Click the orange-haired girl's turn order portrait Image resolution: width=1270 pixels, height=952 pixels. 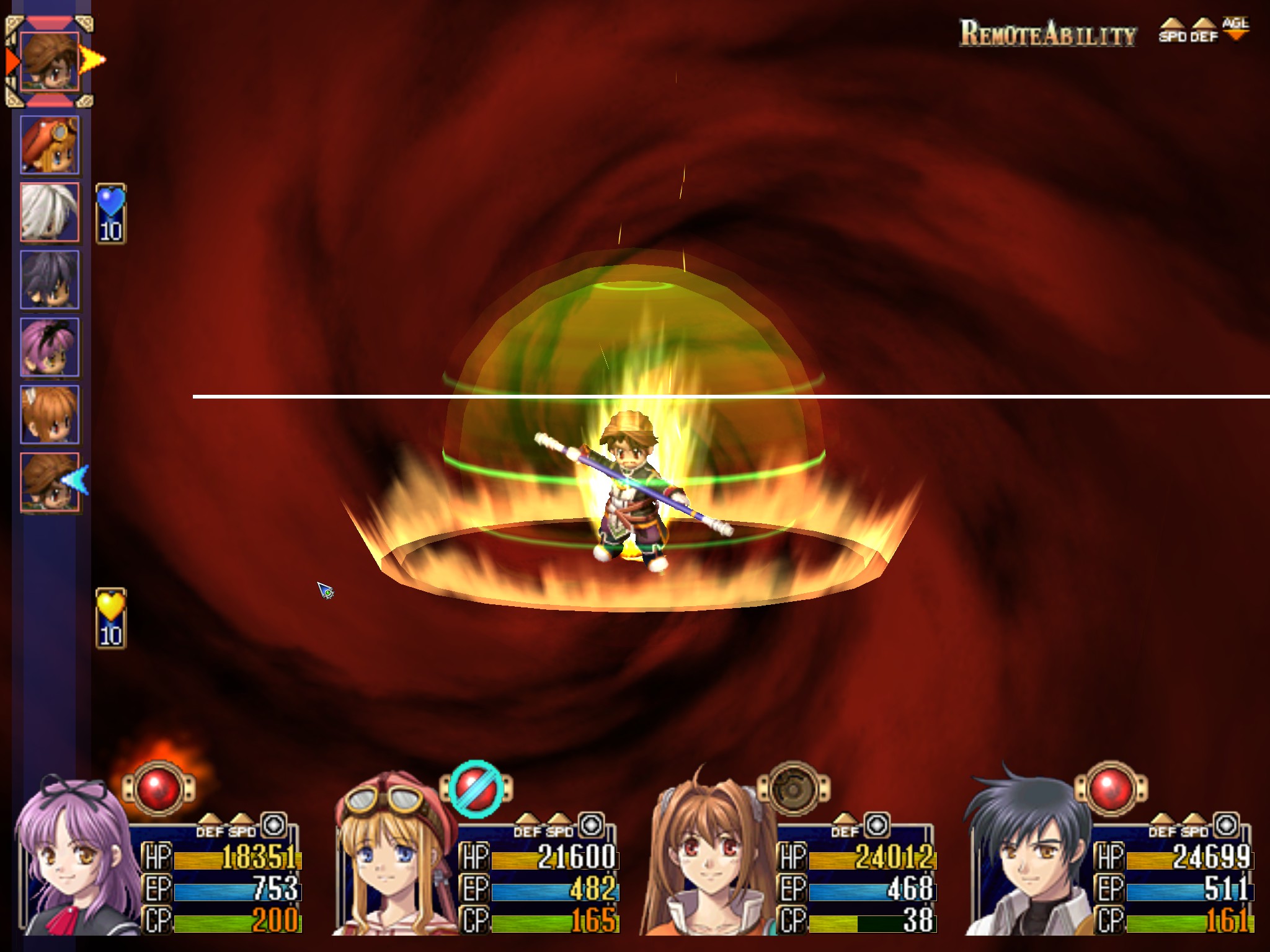(50, 415)
